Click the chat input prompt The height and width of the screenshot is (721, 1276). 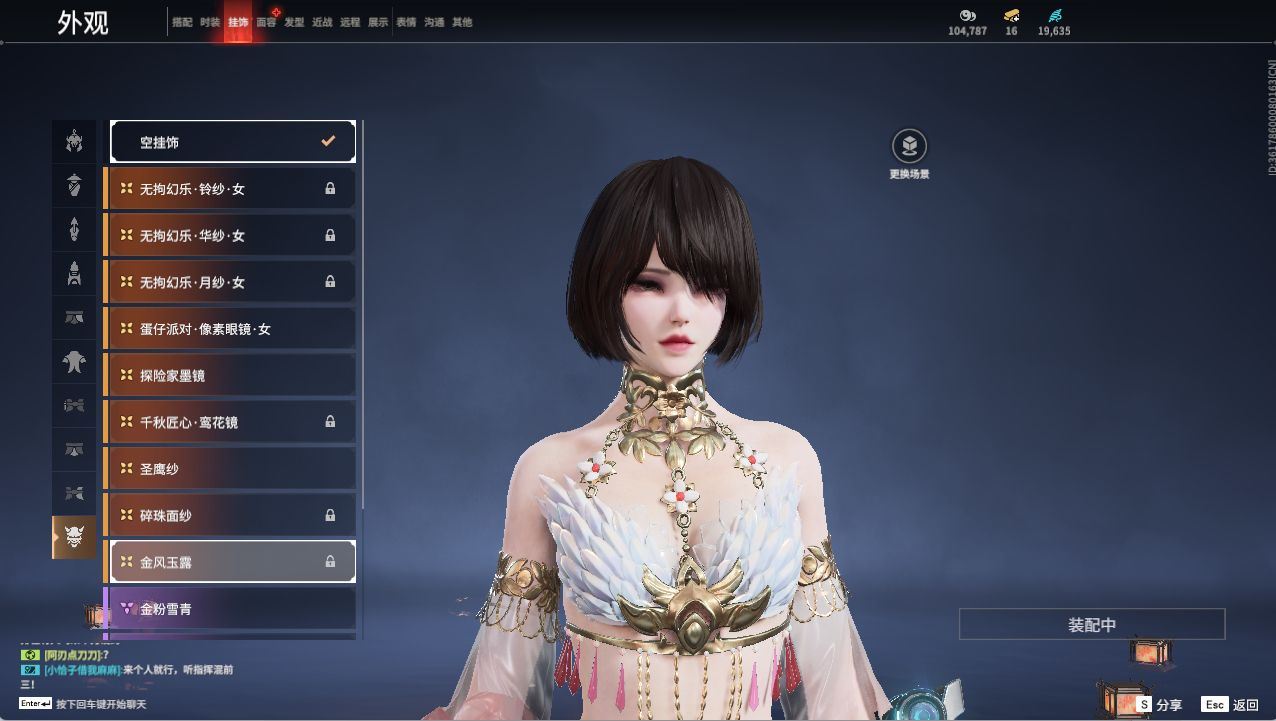[100, 704]
